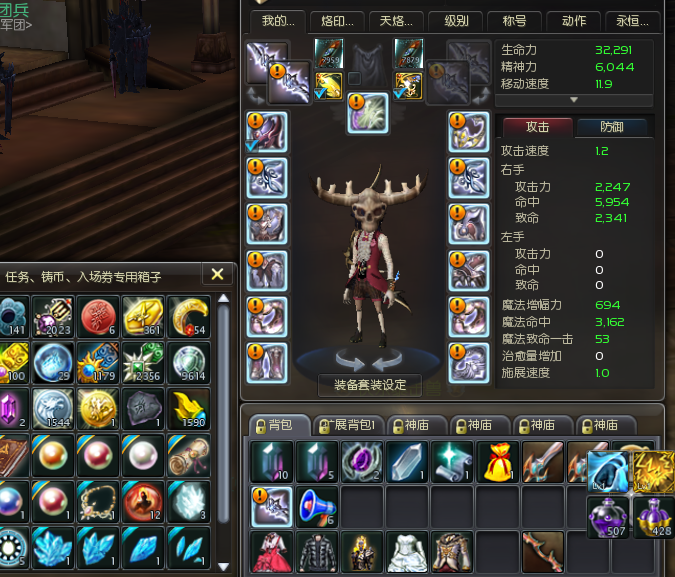Switch to the 攻击 attack stats
The height and width of the screenshot is (577, 675).
pos(538,127)
